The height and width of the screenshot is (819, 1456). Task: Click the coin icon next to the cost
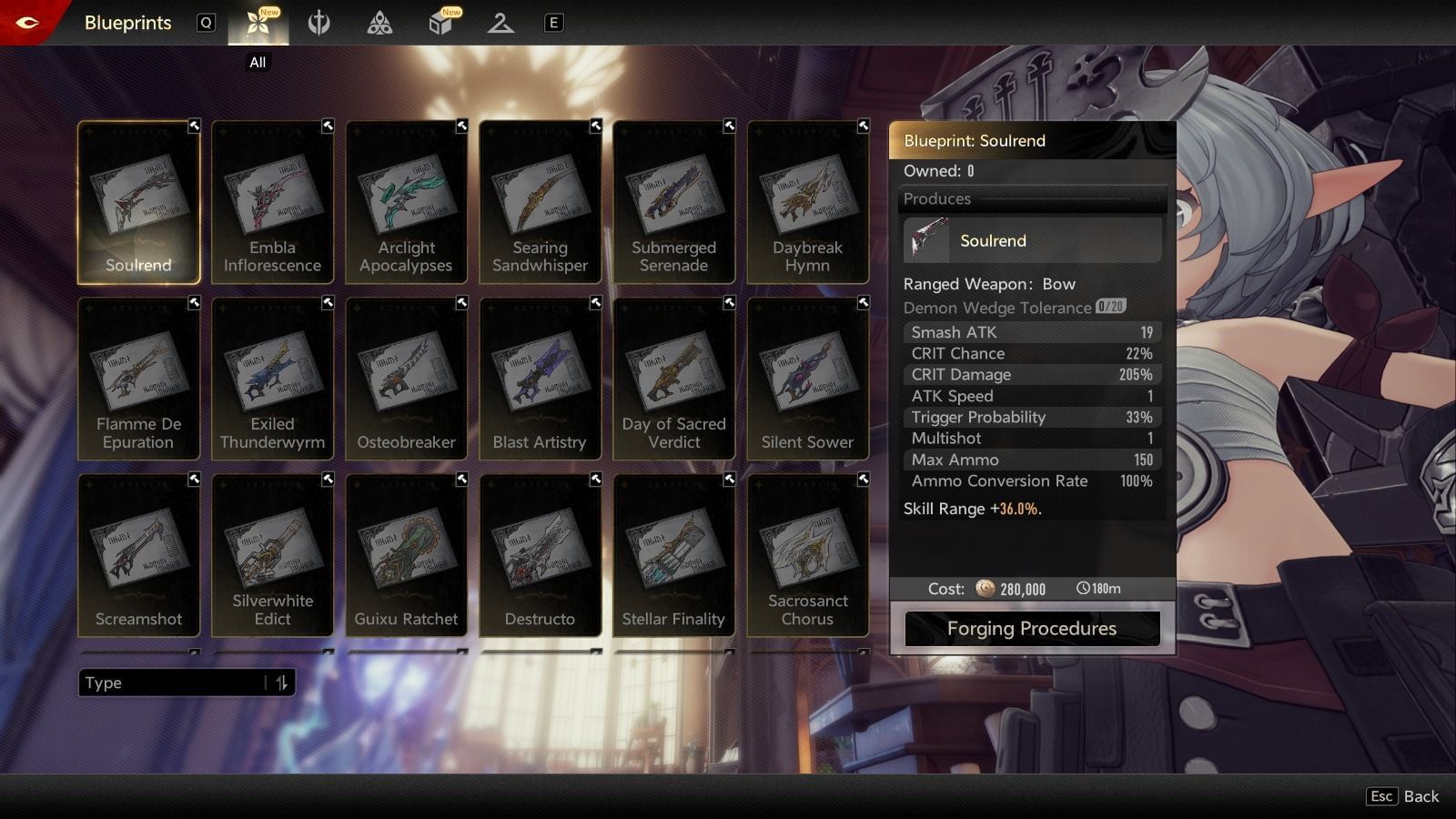[x=987, y=589]
